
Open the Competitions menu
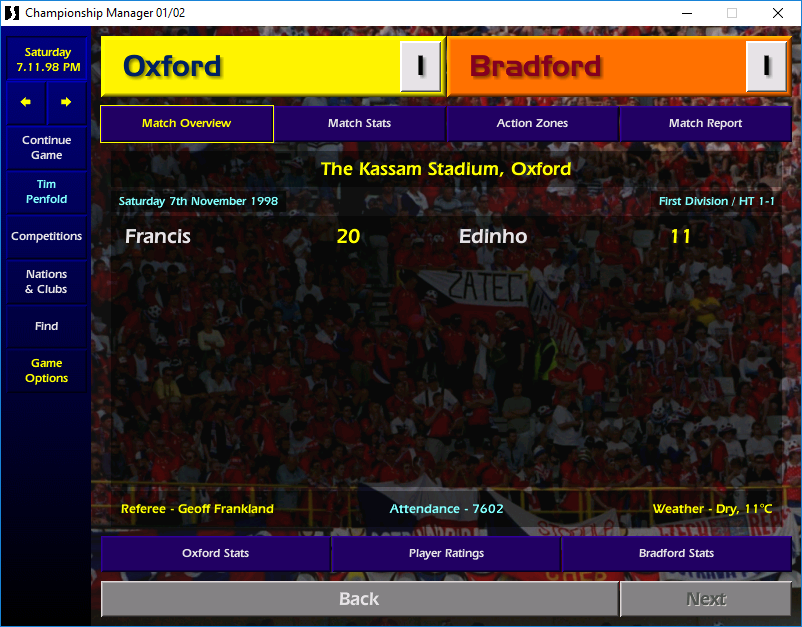[46, 237]
